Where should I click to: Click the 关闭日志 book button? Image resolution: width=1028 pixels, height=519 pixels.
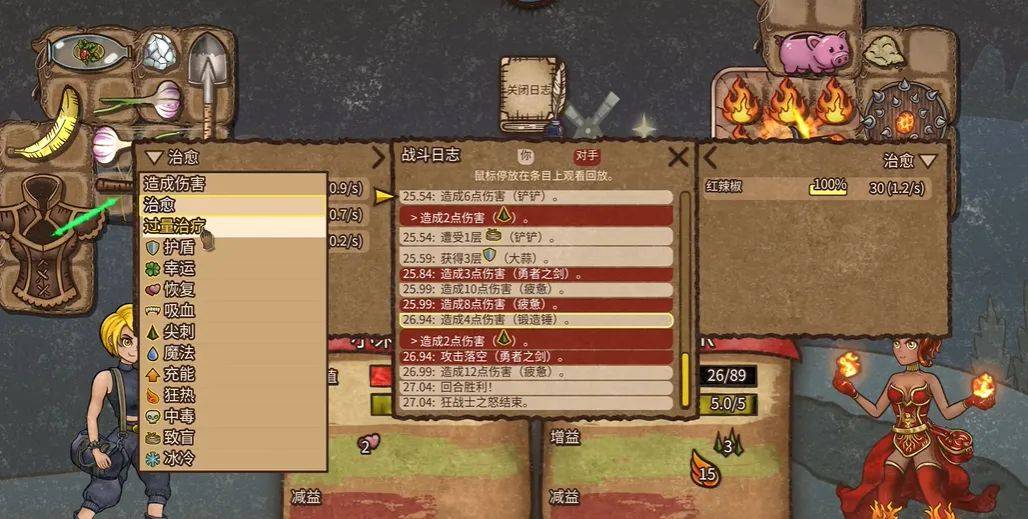point(532,93)
